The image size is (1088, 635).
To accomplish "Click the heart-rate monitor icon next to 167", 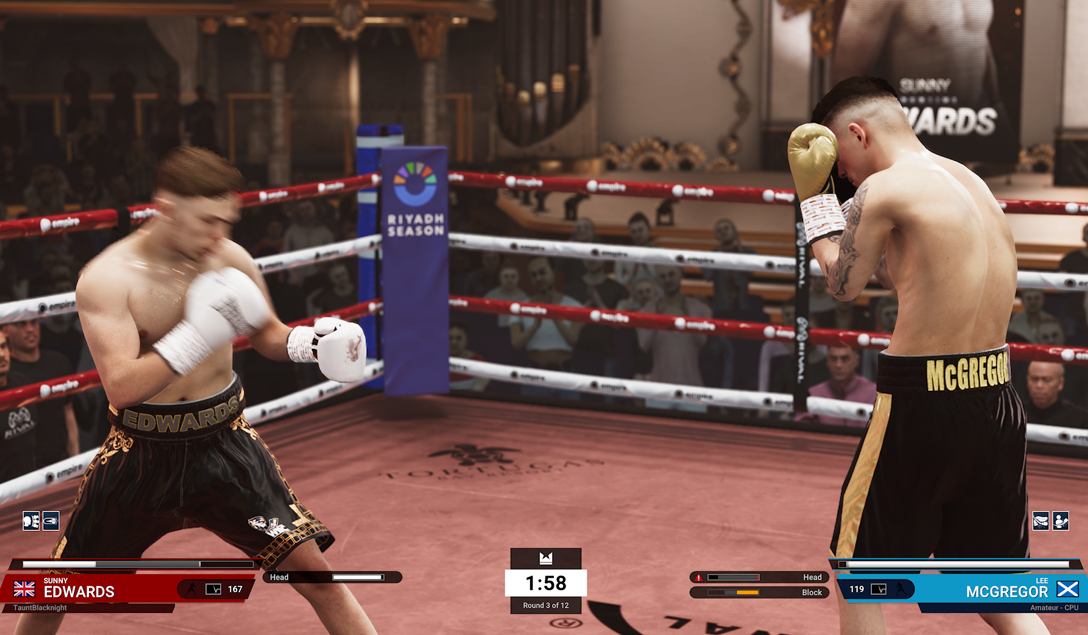I will (x=213, y=590).
